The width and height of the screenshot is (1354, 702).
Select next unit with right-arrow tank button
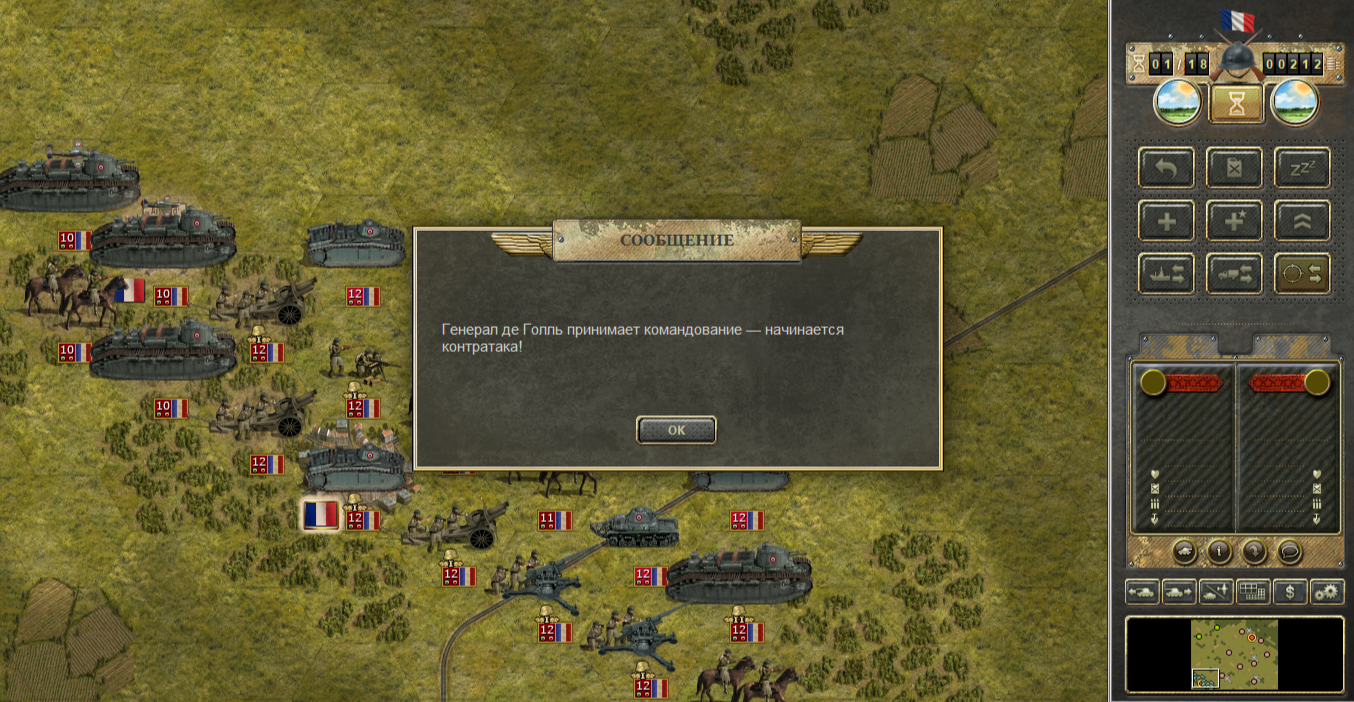point(1180,591)
